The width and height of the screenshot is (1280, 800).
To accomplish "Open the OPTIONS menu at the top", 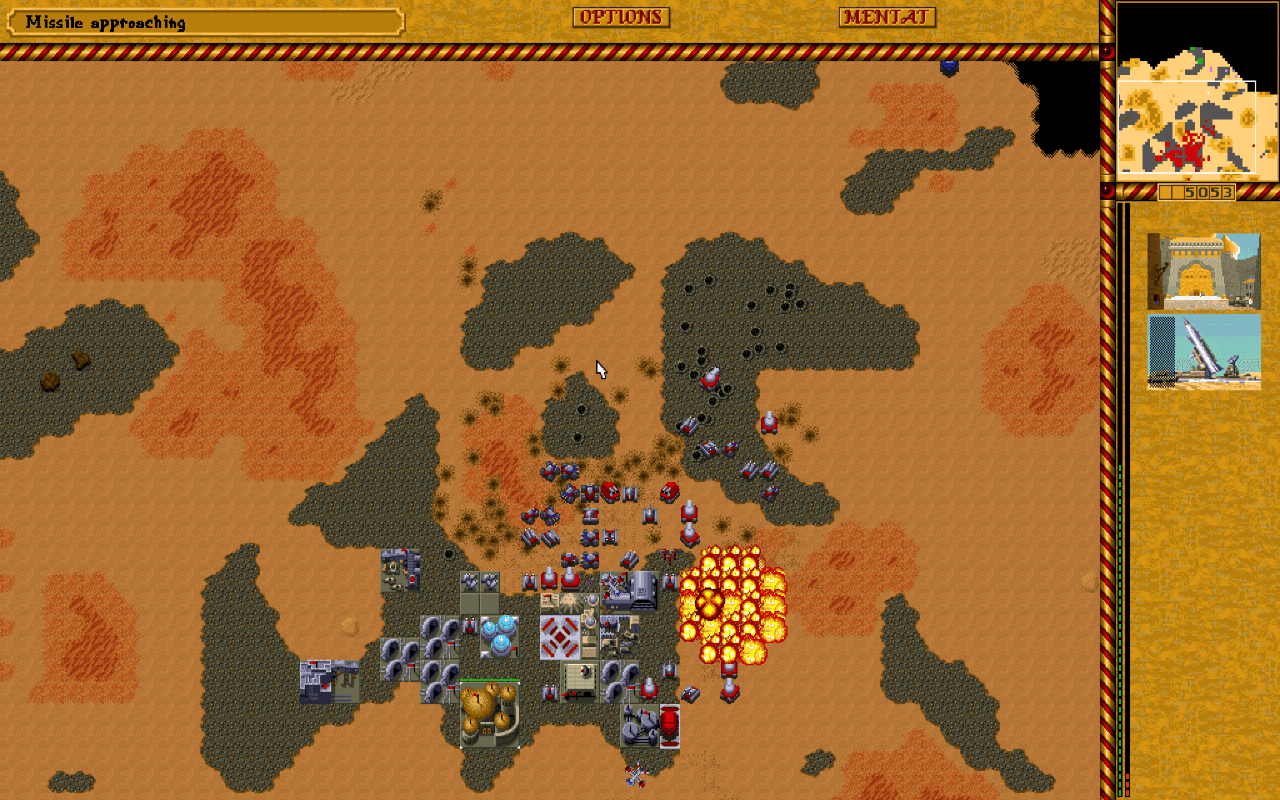I will pos(620,17).
